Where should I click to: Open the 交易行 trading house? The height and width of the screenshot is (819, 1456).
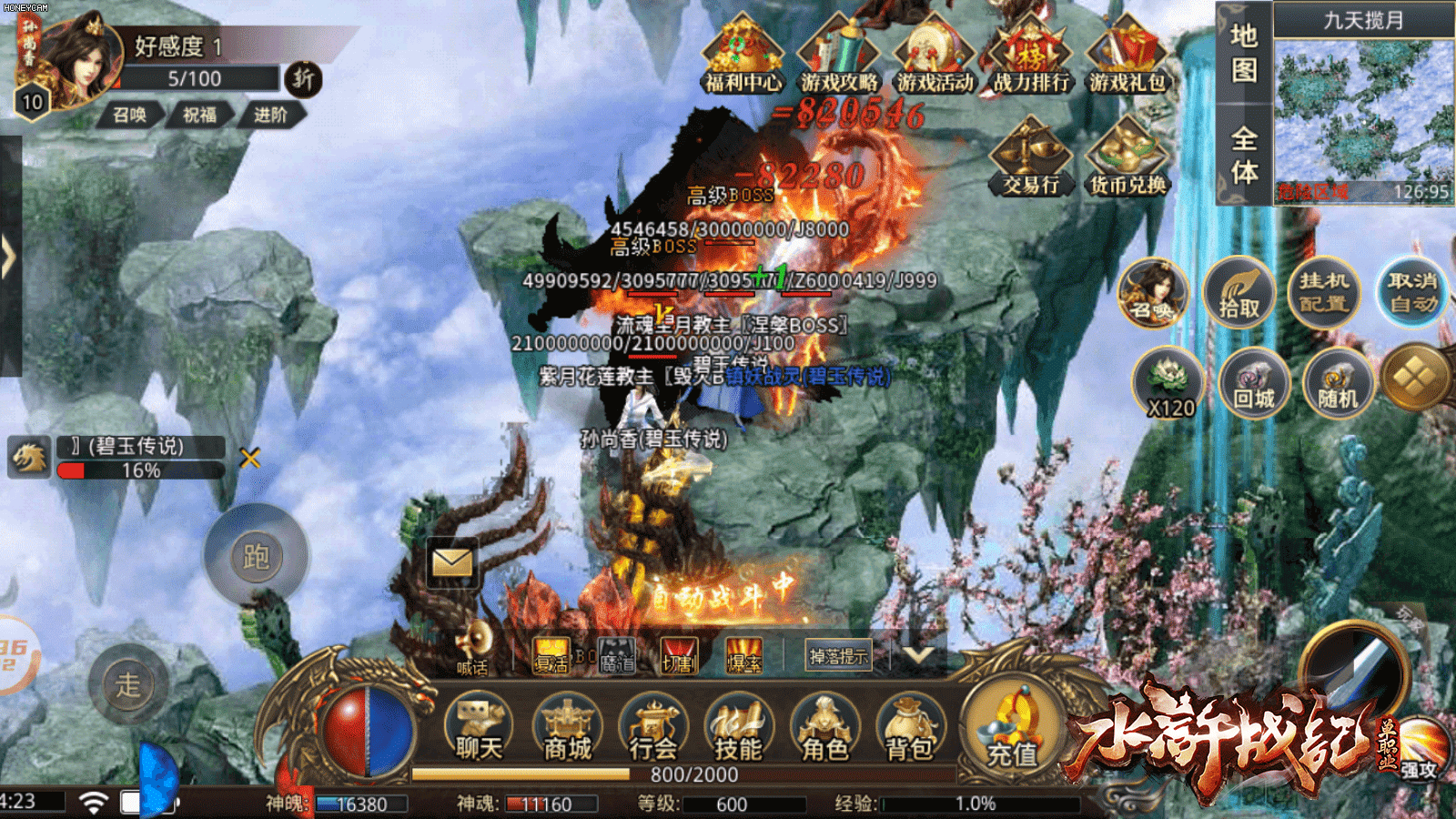[1030, 158]
